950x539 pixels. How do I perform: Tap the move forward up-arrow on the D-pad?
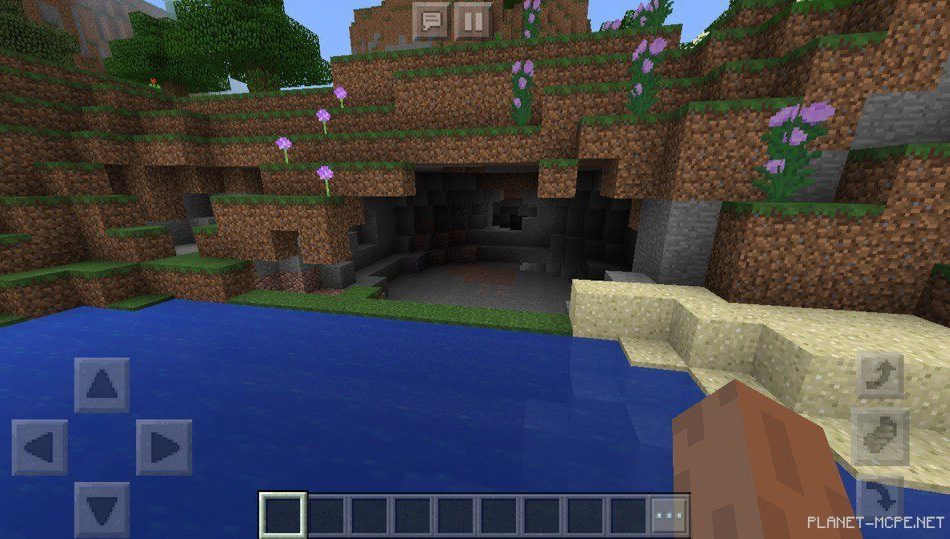tap(101, 385)
